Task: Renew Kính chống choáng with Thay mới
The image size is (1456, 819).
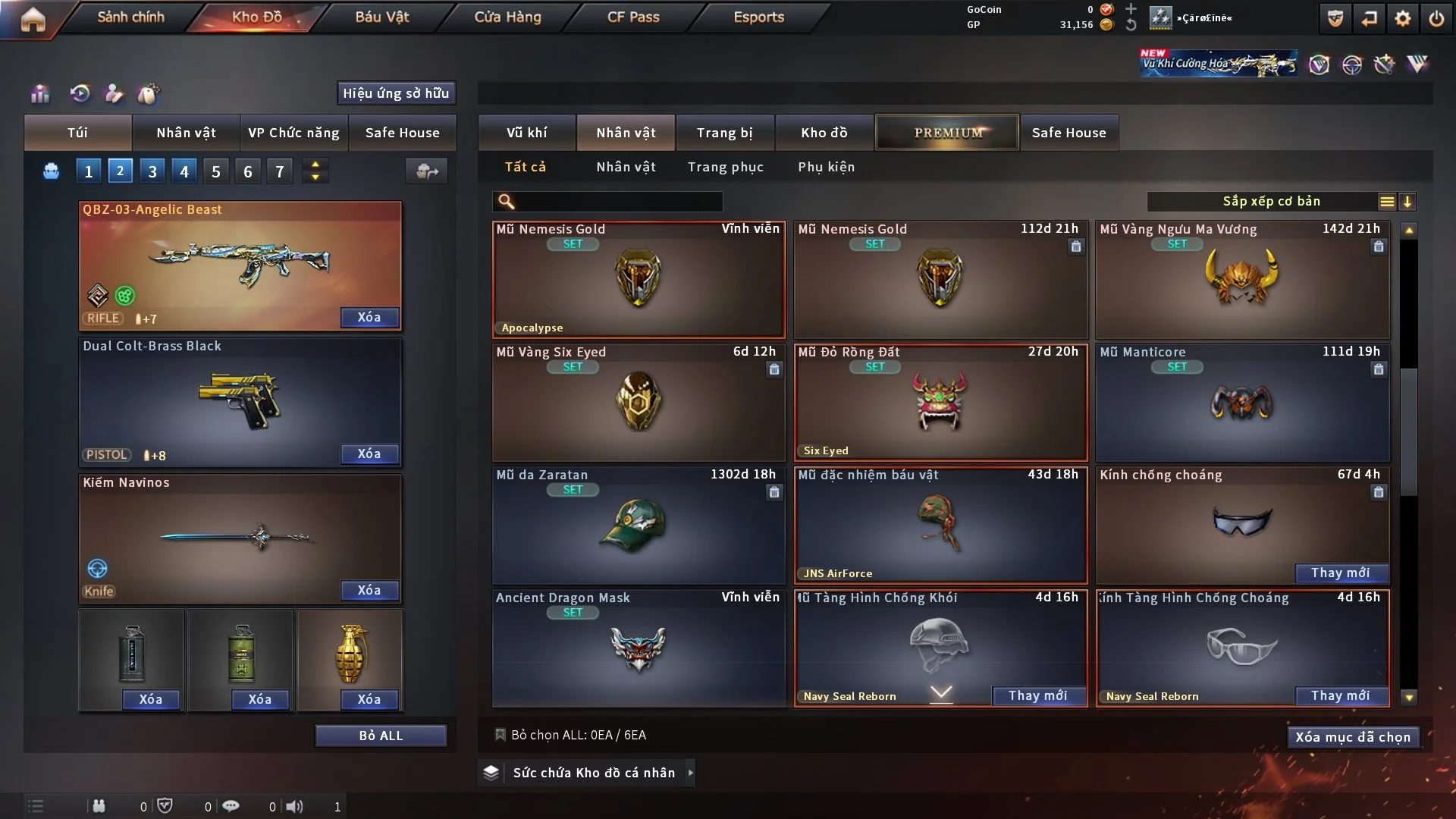Action: [1340, 573]
